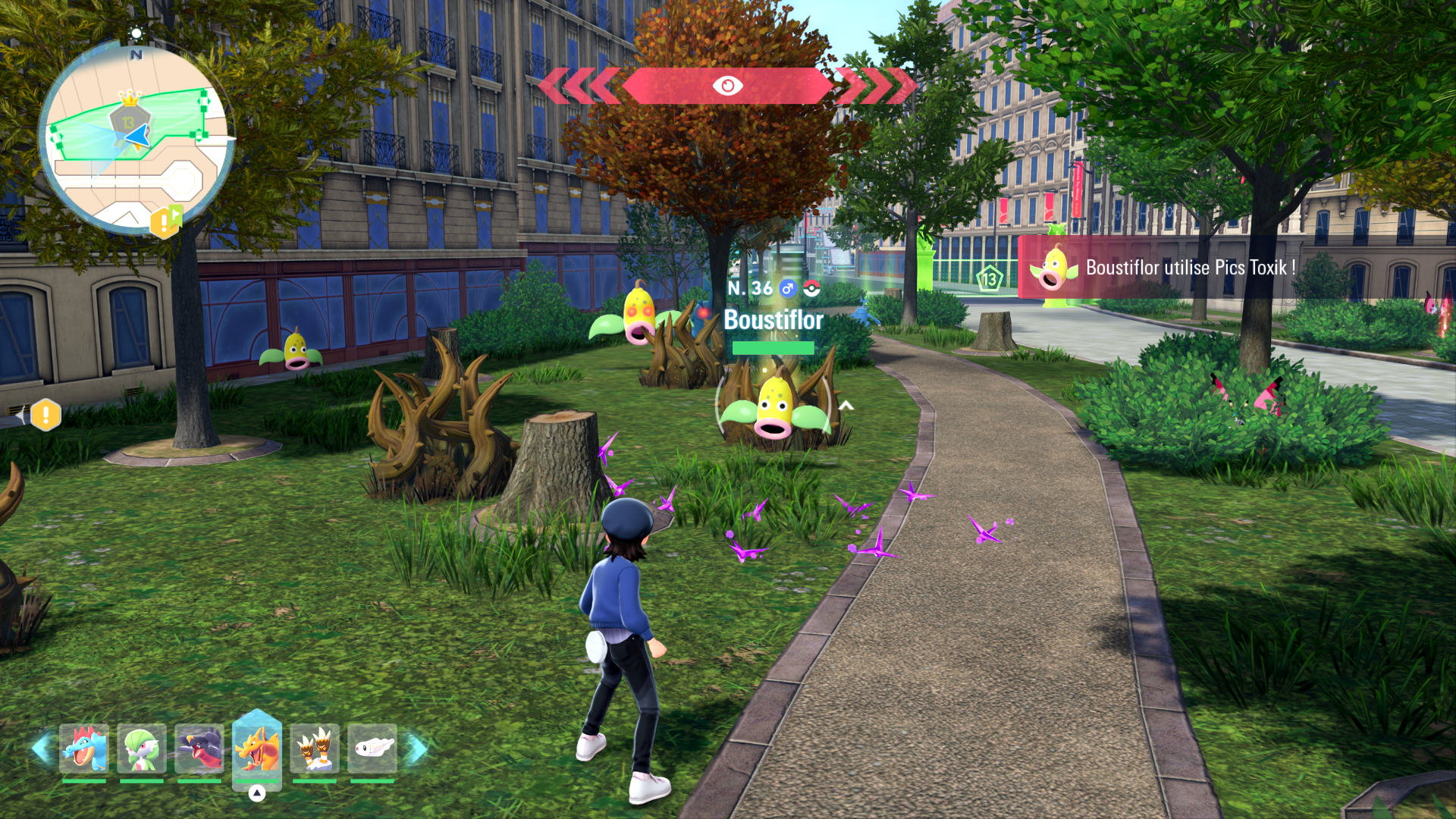Image resolution: width=1456 pixels, height=819 pixels.
Task: Select Feraligatr in the party bar
Action: click(84, 749)
